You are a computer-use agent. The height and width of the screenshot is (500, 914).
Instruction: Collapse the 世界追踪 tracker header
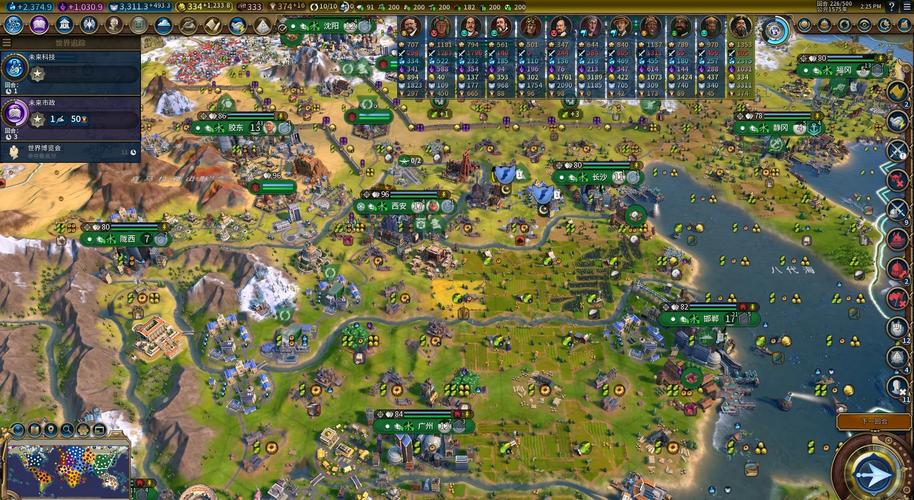tap(70, 43)
